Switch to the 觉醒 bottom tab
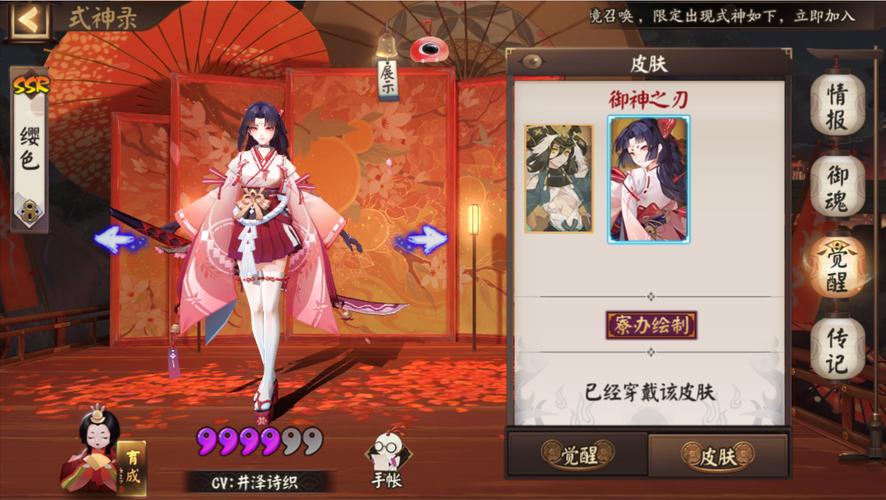The height and width of the screenshot is (500, 886). coord(577,455)
